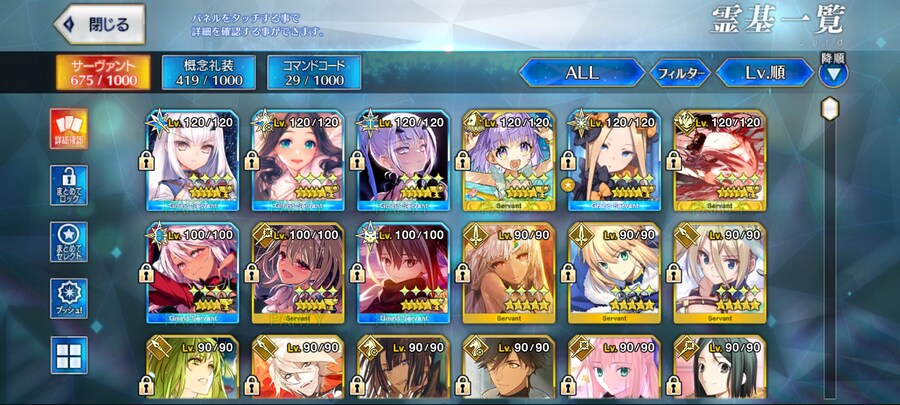Click the まとめてロック padlock button

69,187
